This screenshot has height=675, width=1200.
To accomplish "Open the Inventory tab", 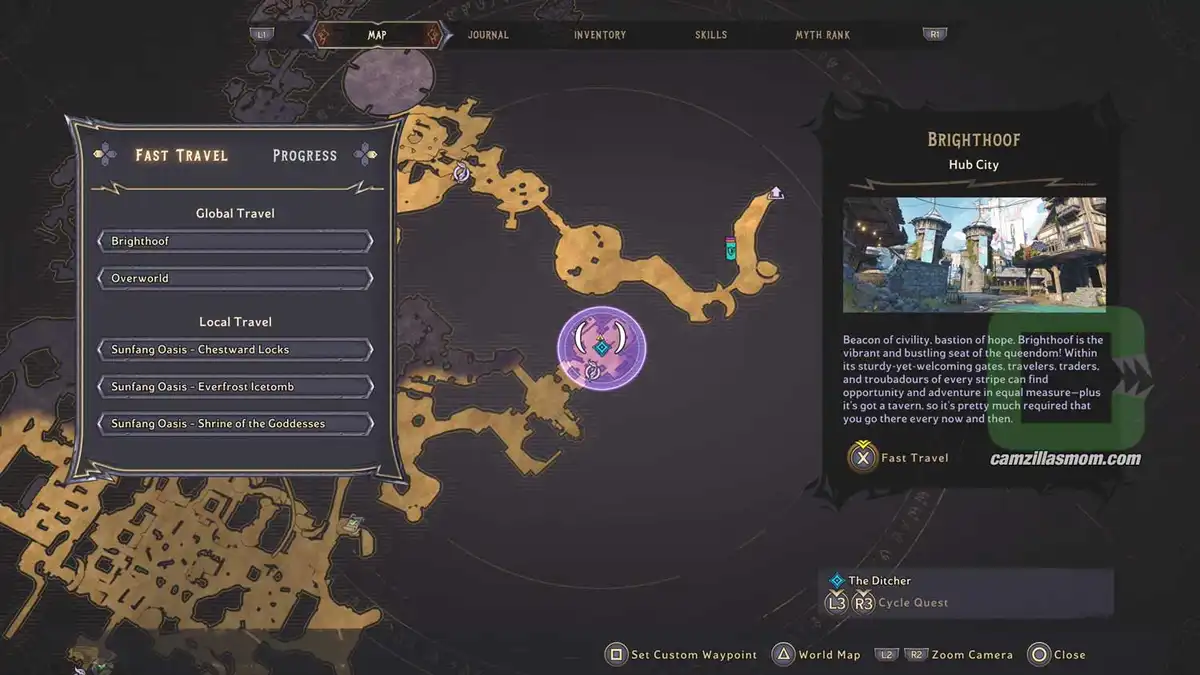I will pos(600,35).
